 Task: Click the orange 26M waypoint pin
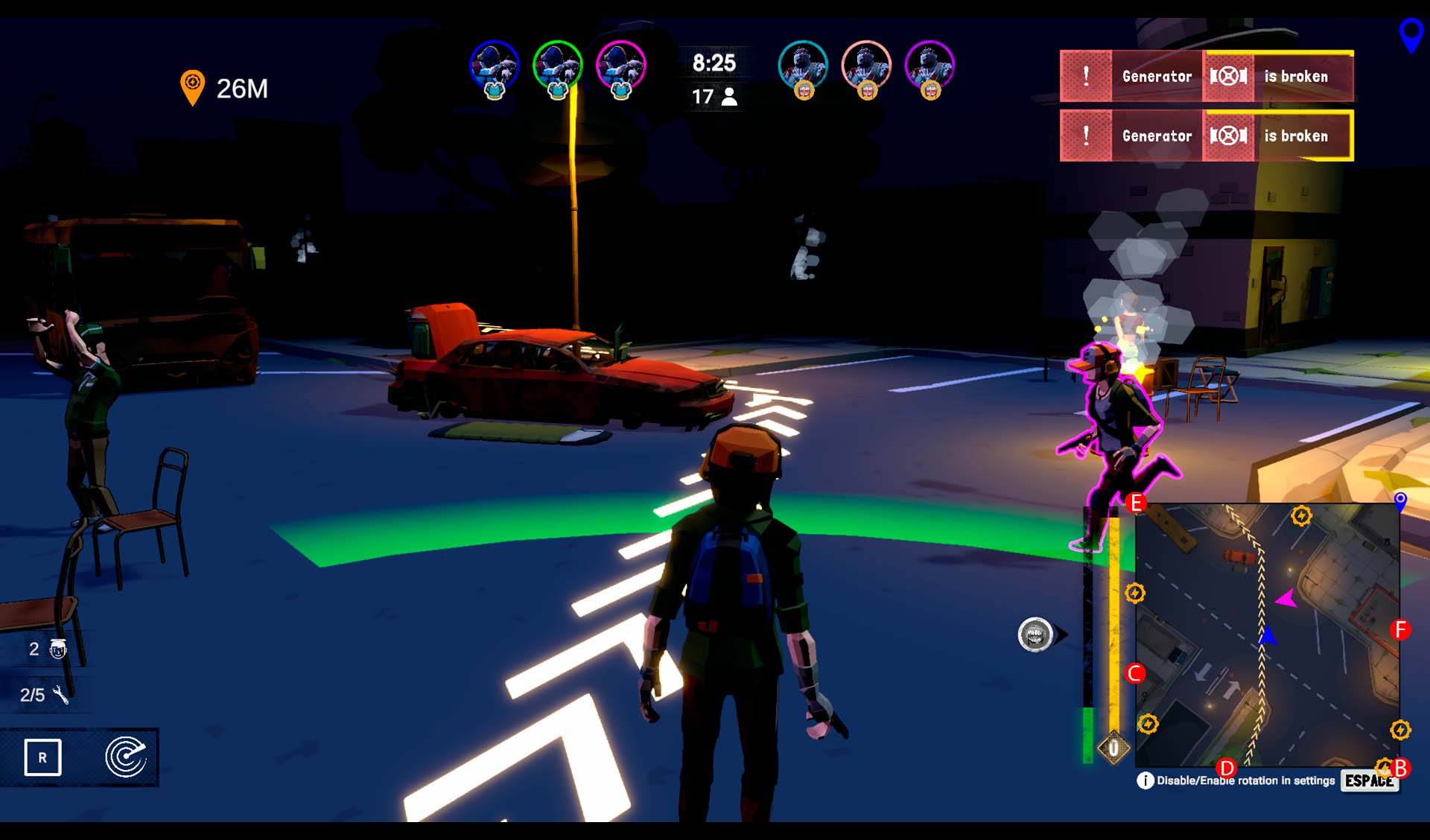coord(192,87)
